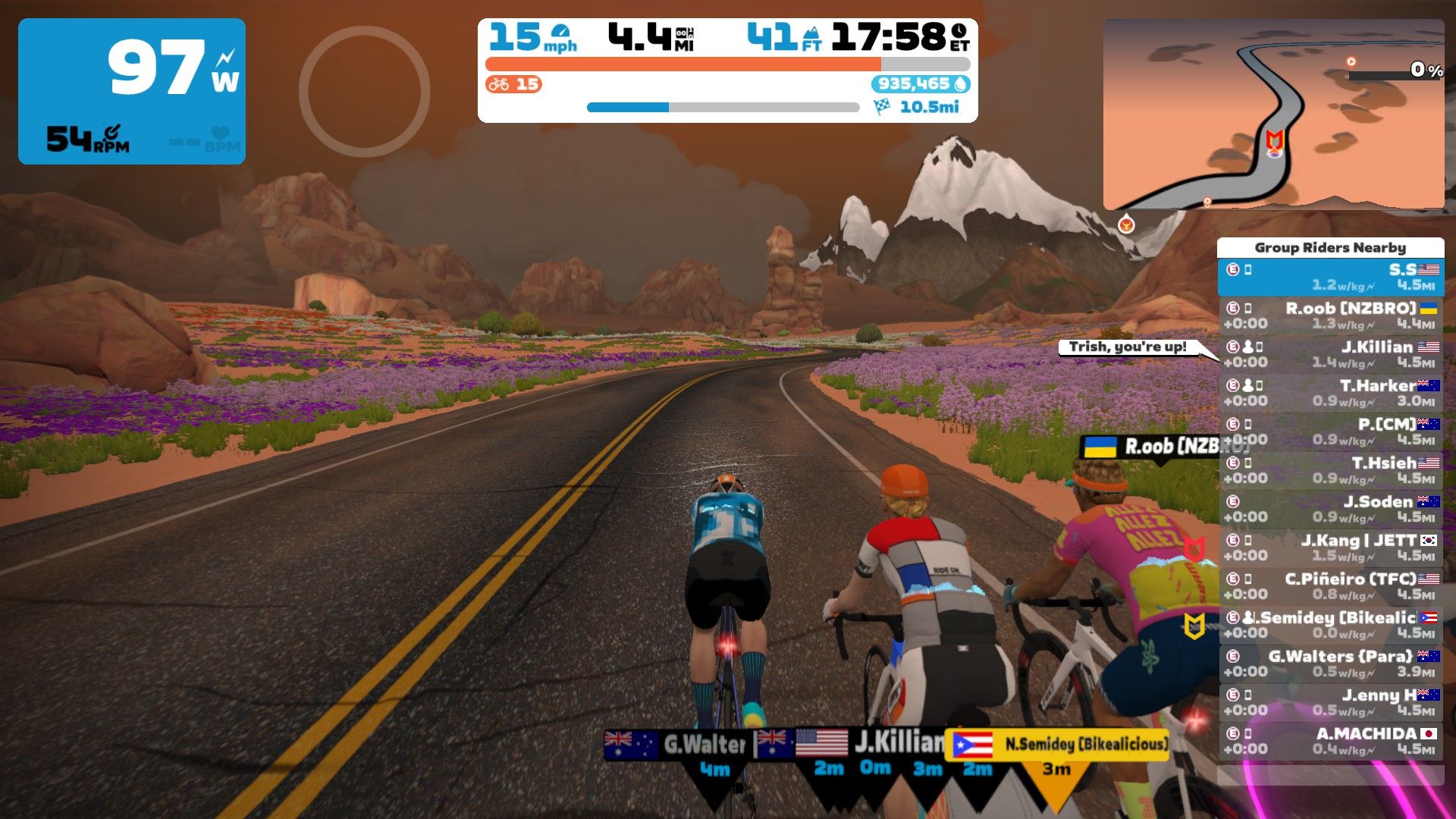Select the J.Soden rider row
Image resolution: width=1456 pixels, height=819 pixels.
click(1331, 509)
